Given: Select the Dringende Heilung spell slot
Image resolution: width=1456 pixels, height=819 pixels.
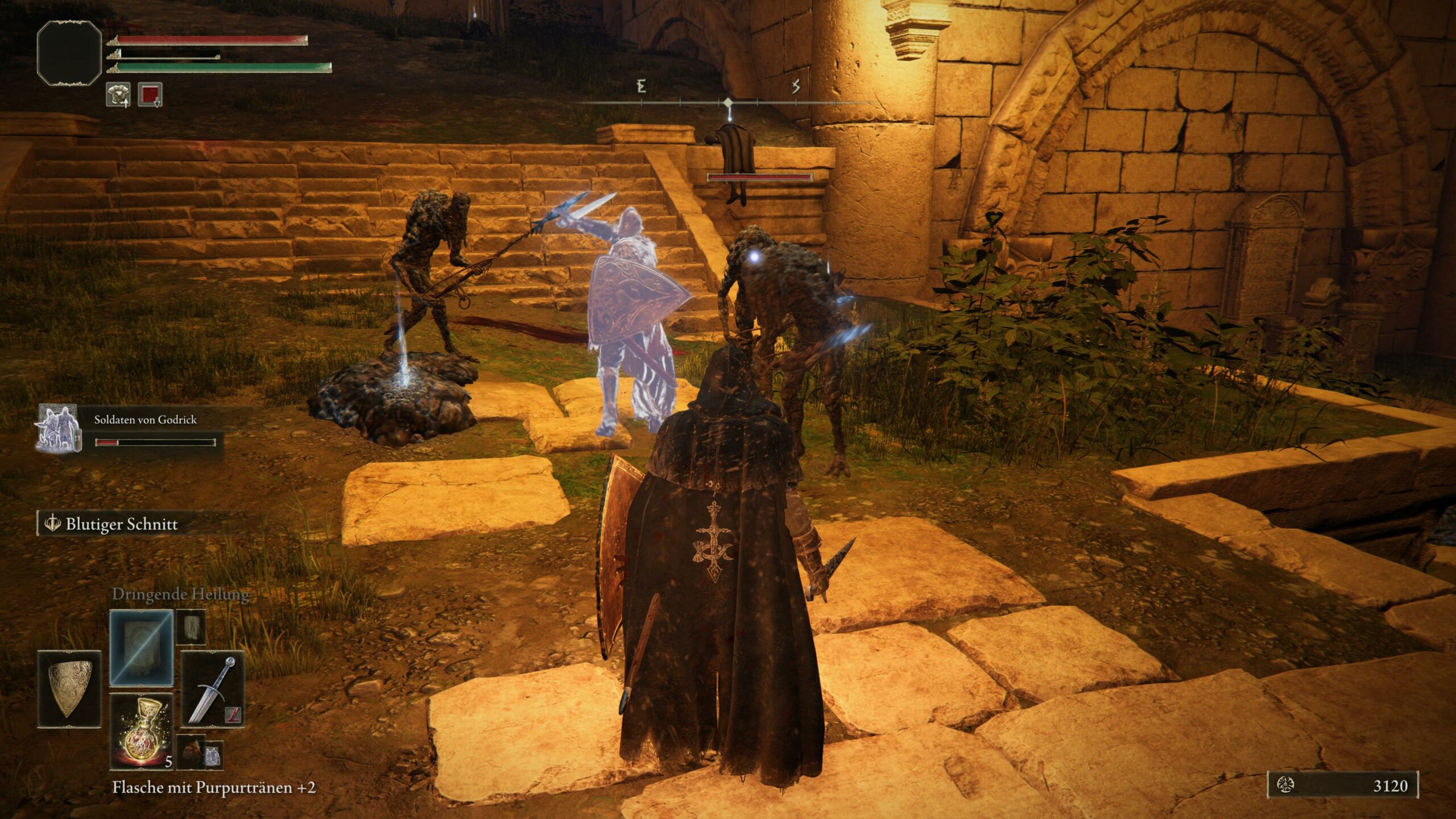Looking at the screenshot, I should point(141,647).
